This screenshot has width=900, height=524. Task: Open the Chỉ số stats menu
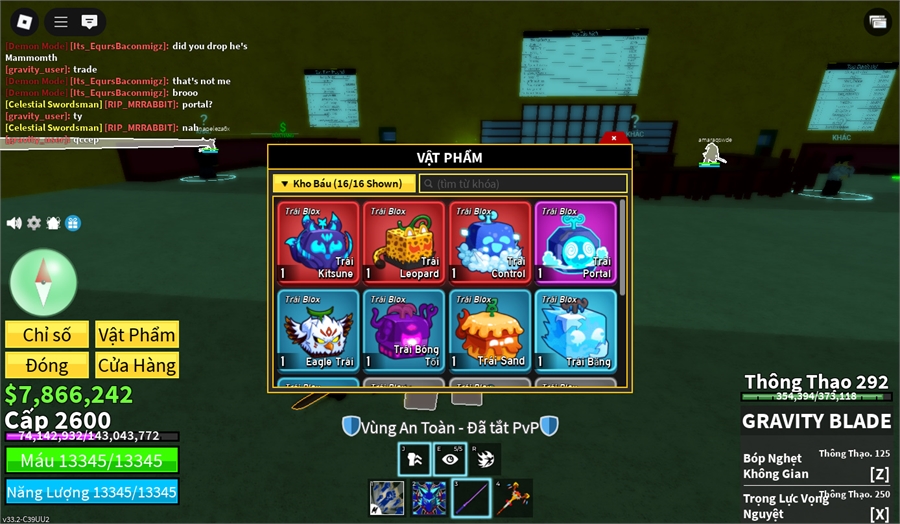[x=46, y=334]
